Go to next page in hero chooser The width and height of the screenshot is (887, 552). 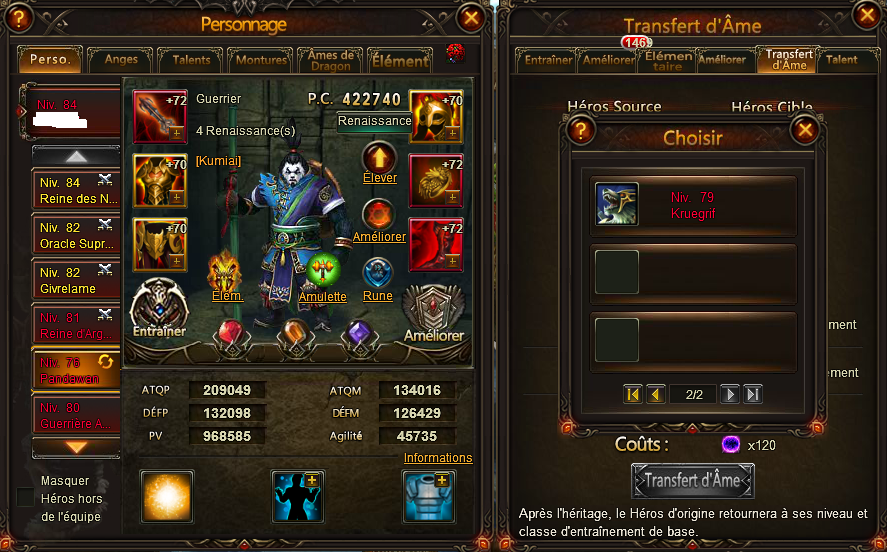730,394
